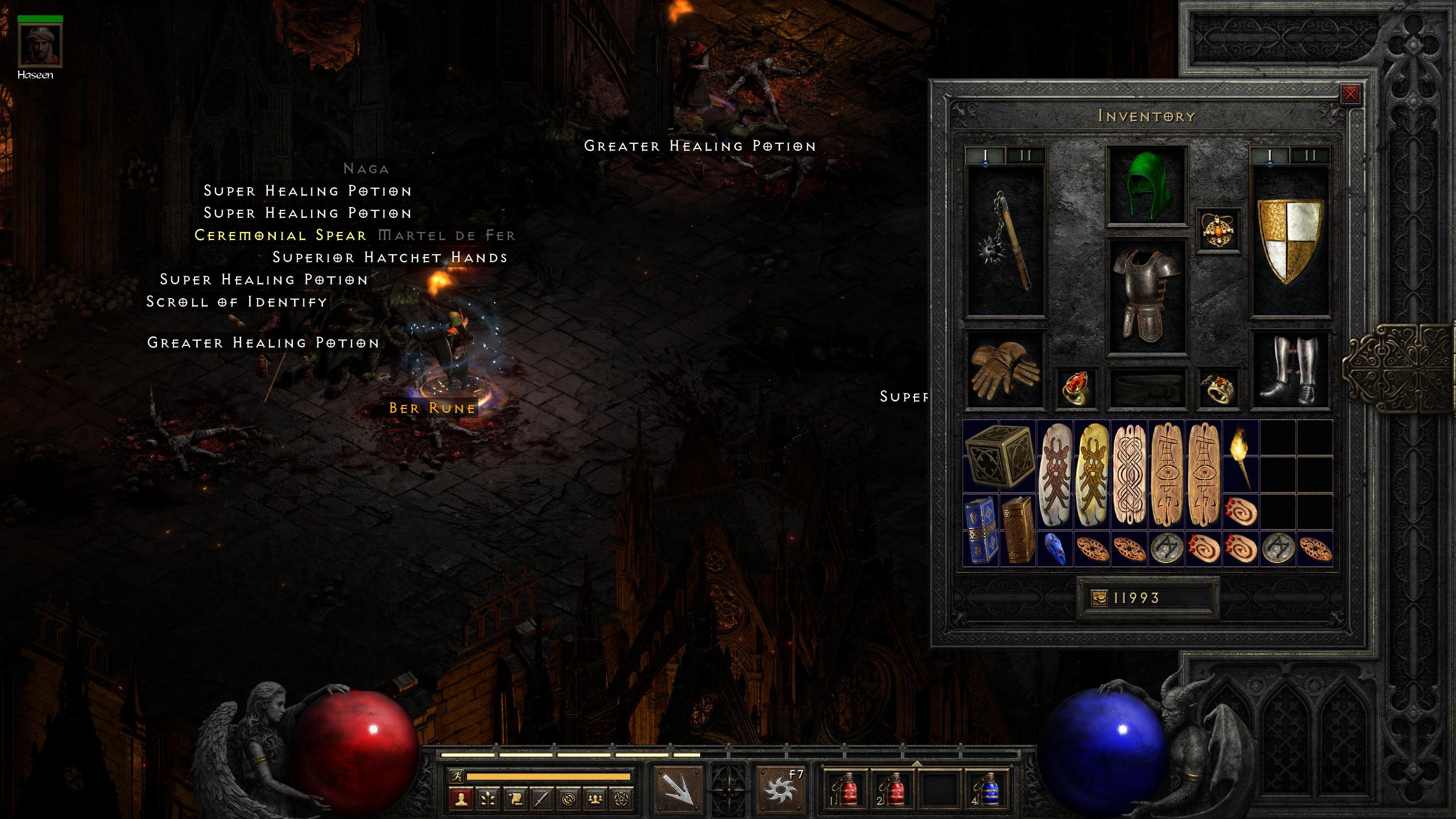This screenshot has width=1456, height=819.
Task: Select the blue gem in inventory
Action: click(x=1054, y=549)
